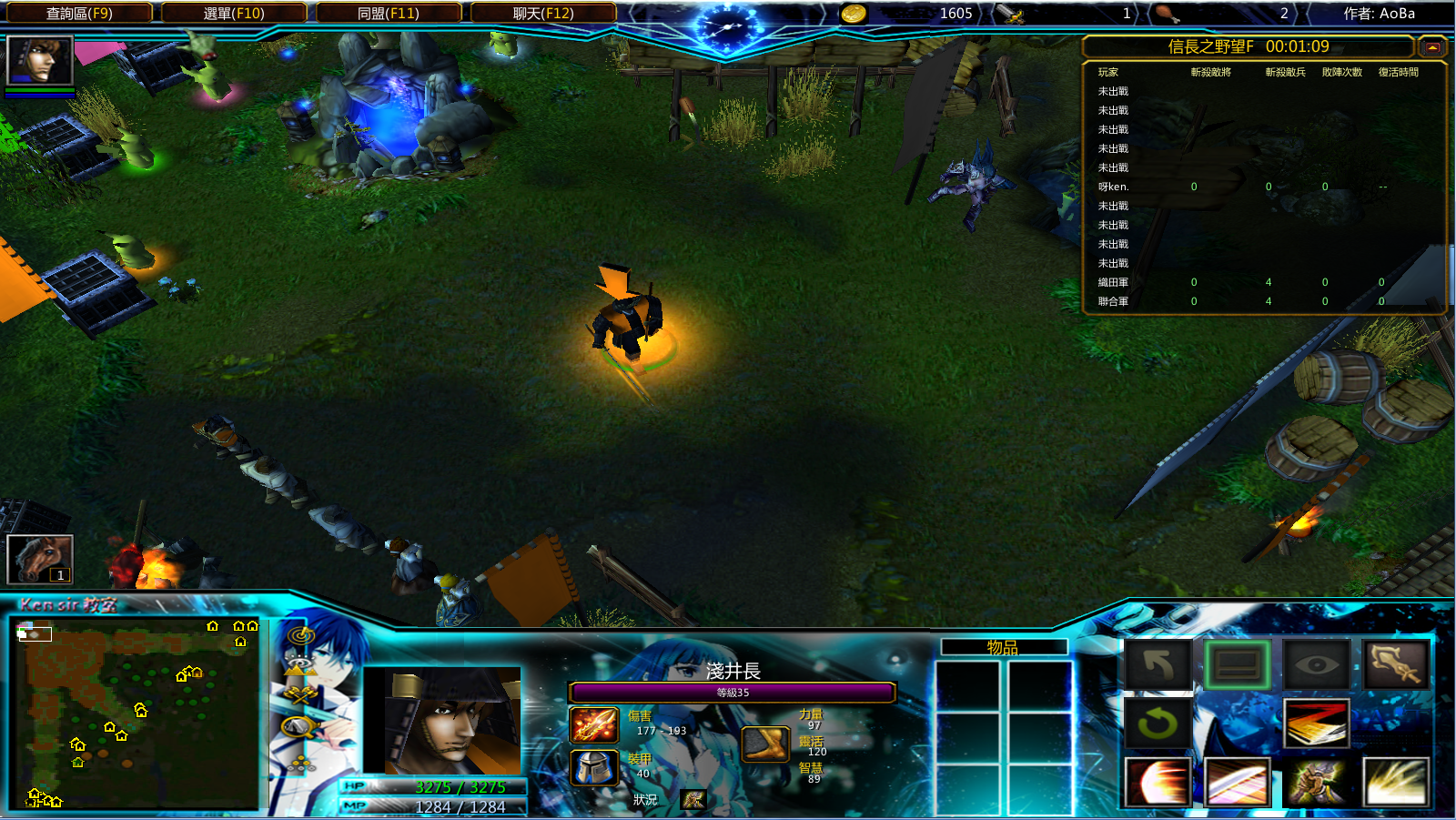Image resolution: width=1456 pixels, height=820 pixels.
Task: Open the 聊天 (F12) chat log
Action: 543,14
